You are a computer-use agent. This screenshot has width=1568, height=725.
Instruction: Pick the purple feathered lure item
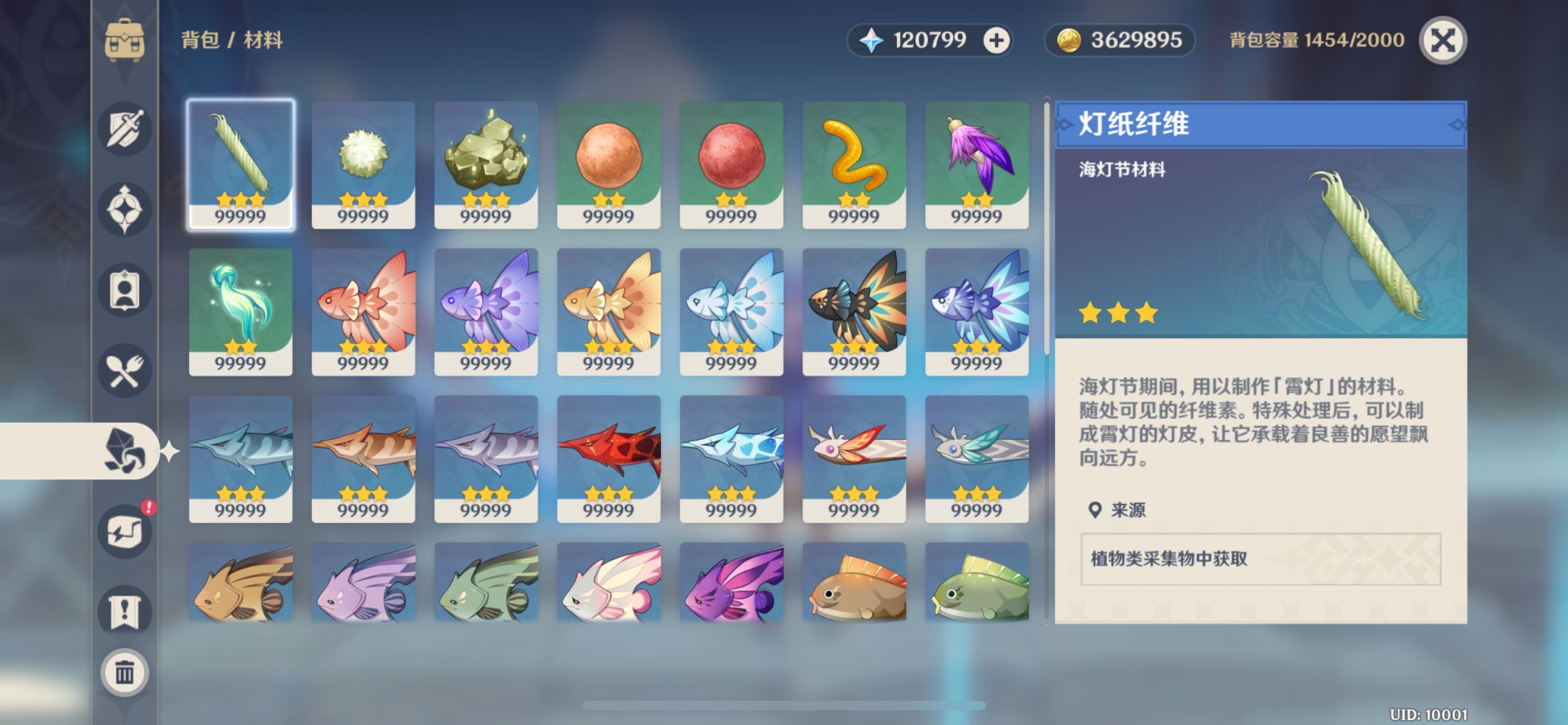977,165
